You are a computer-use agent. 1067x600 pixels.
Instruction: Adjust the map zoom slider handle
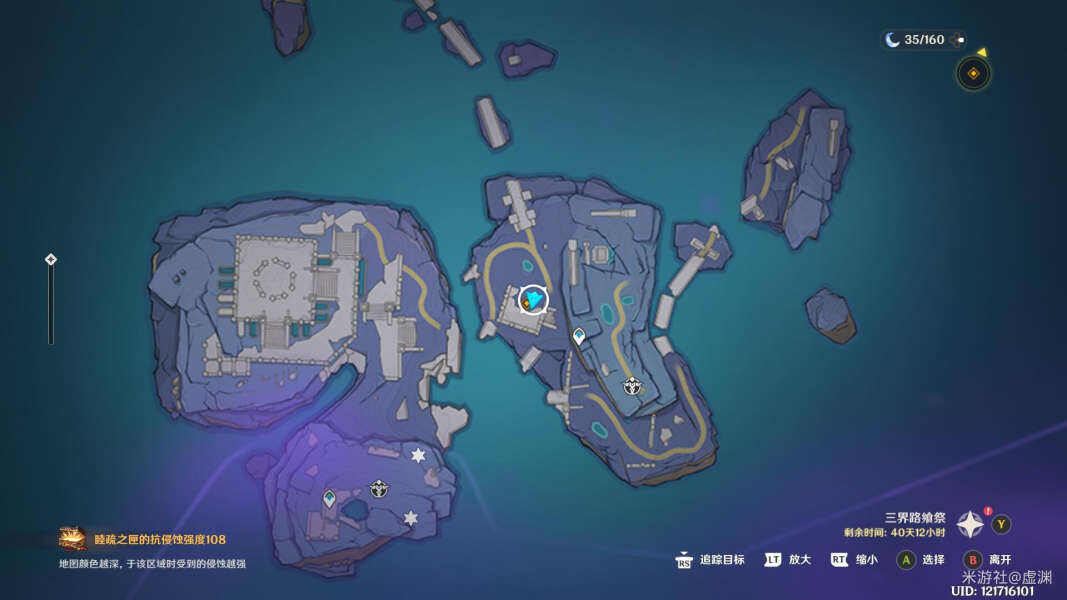tap(51, 260)
